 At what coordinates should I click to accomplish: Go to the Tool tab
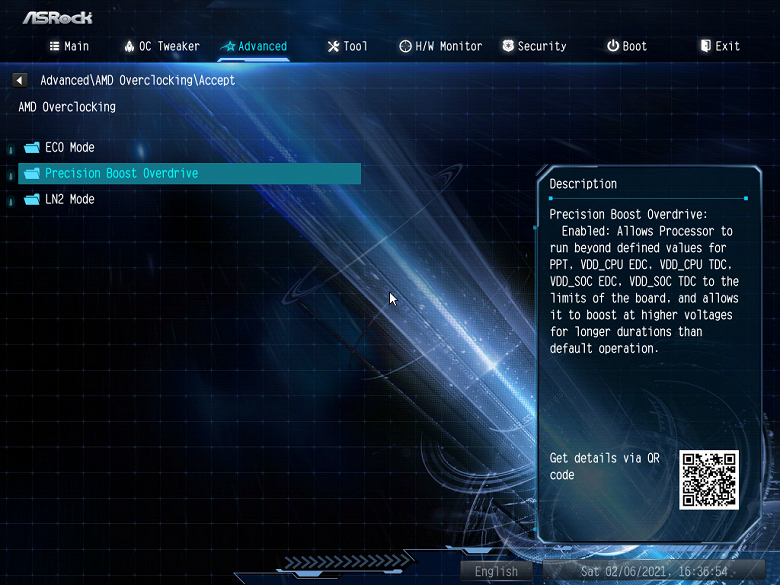point(348,46)
